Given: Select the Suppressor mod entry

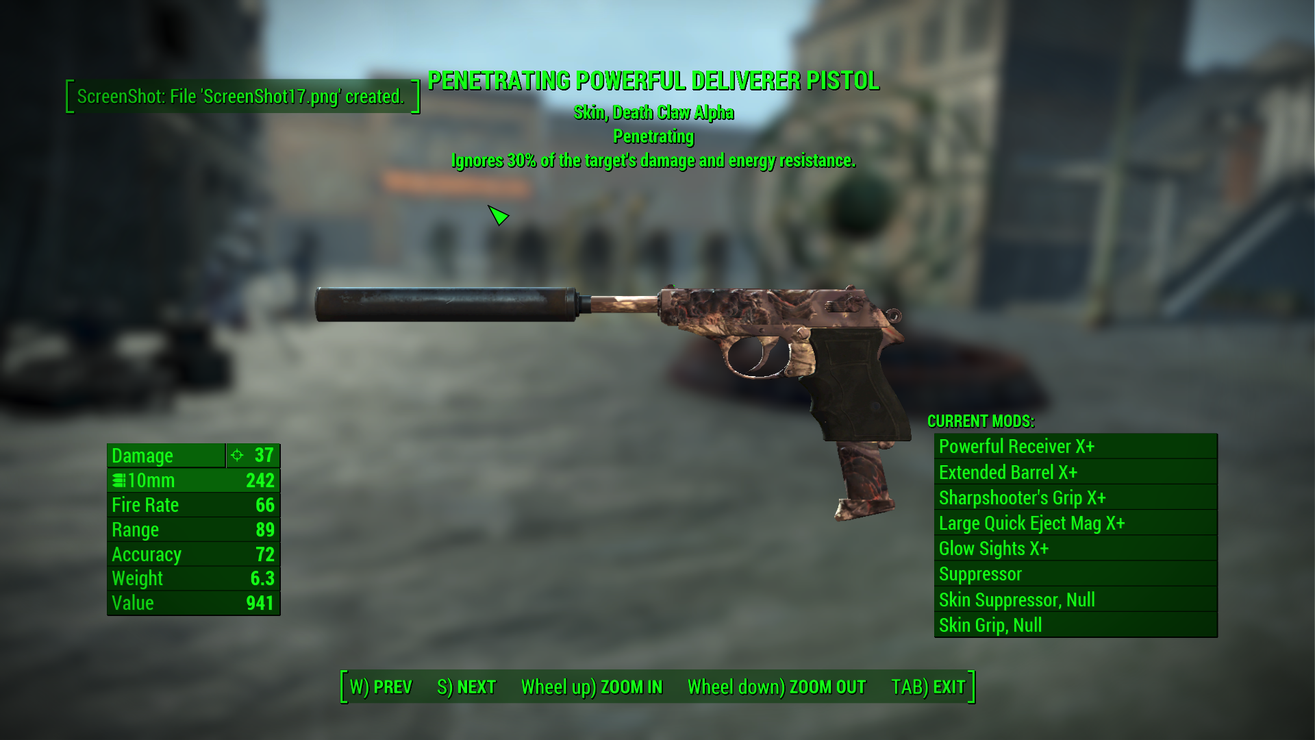Looking at the screenshot, I should 1075,574.
